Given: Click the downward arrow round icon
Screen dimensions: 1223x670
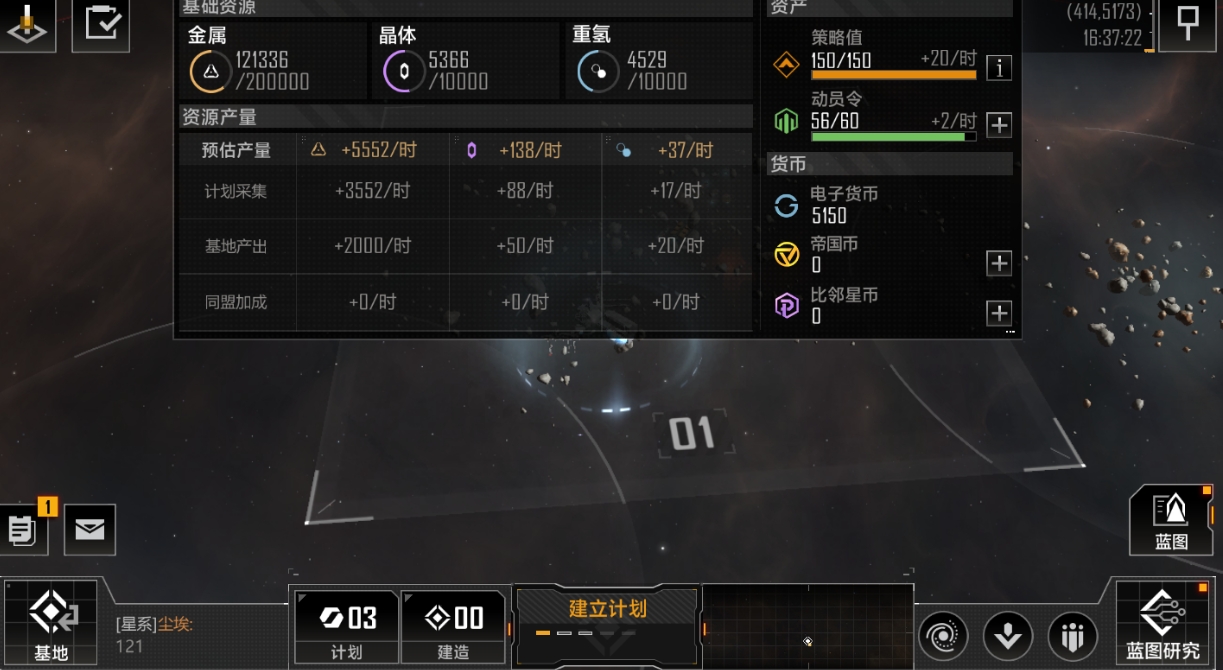Looking at the screenshot, I should (x=1007, y=635).
